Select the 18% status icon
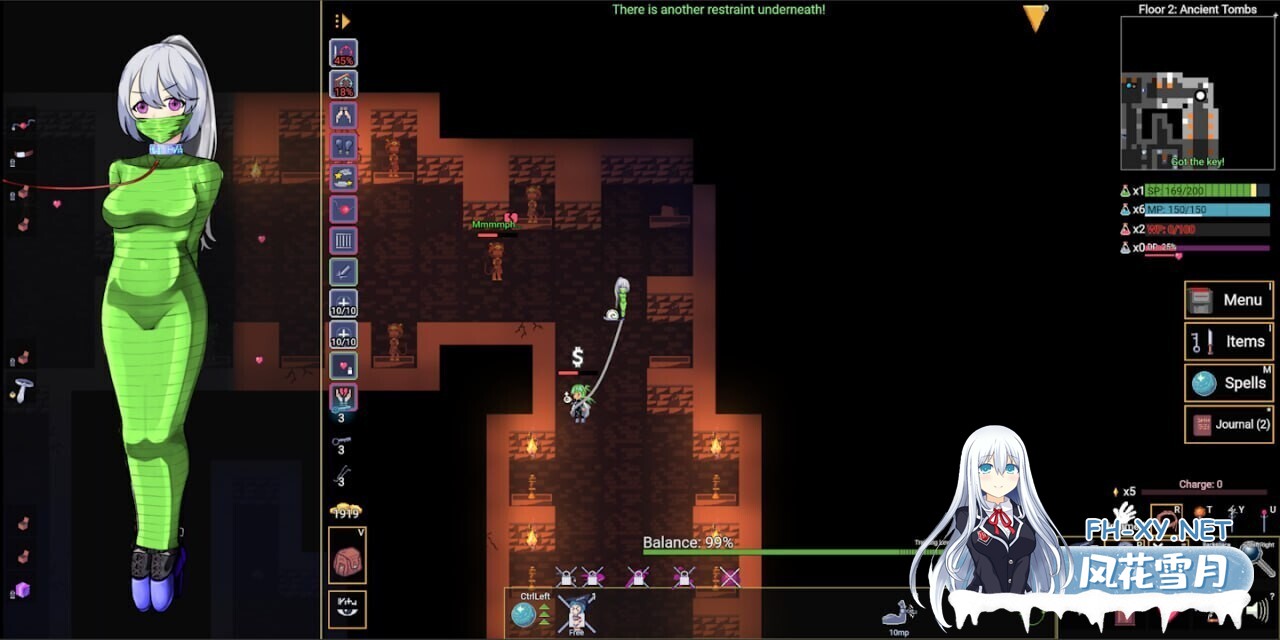Screen dimensions: 1280x640 click(x=344, y=85)
